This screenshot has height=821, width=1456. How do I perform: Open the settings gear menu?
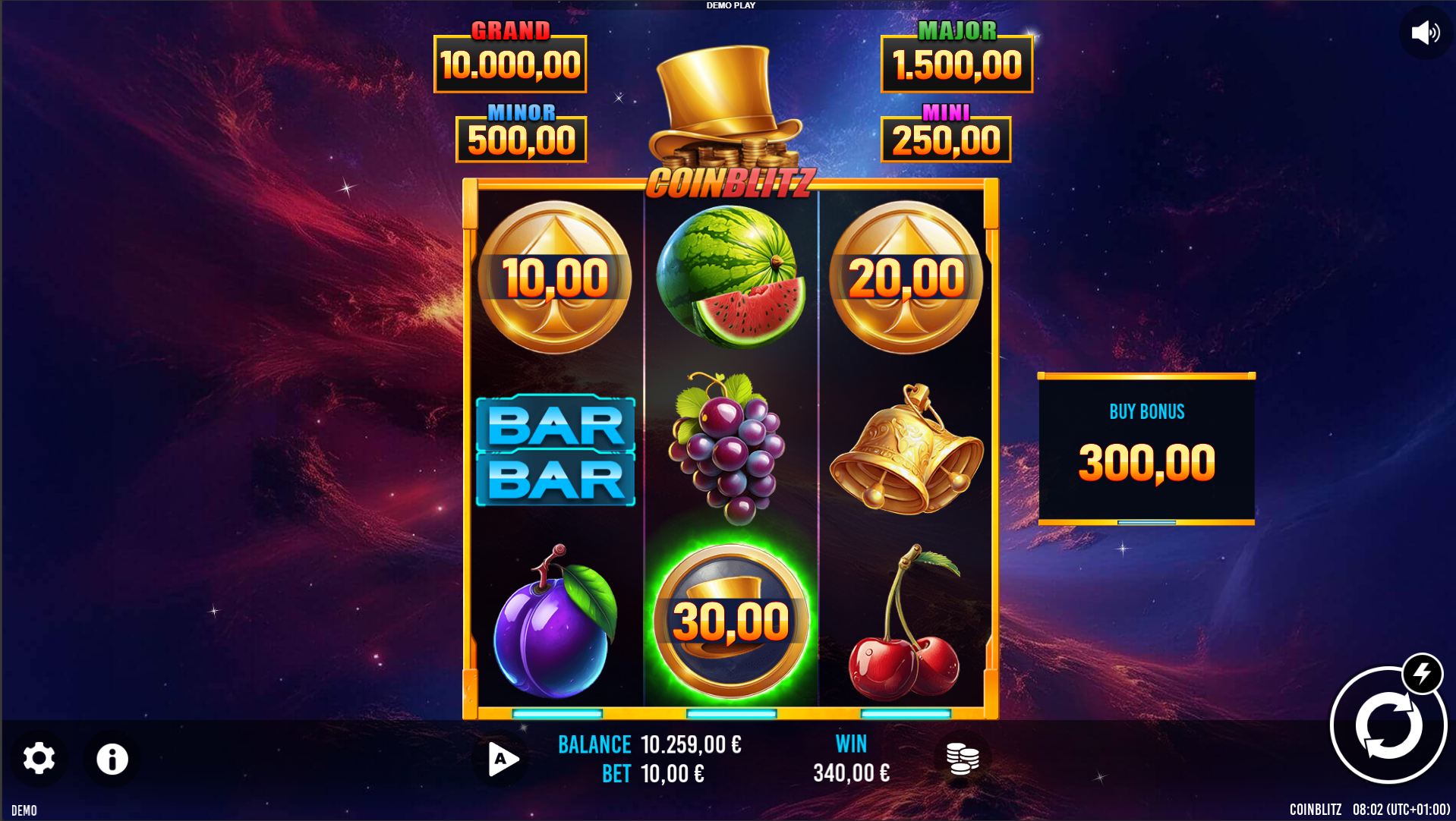pos(39,759)
